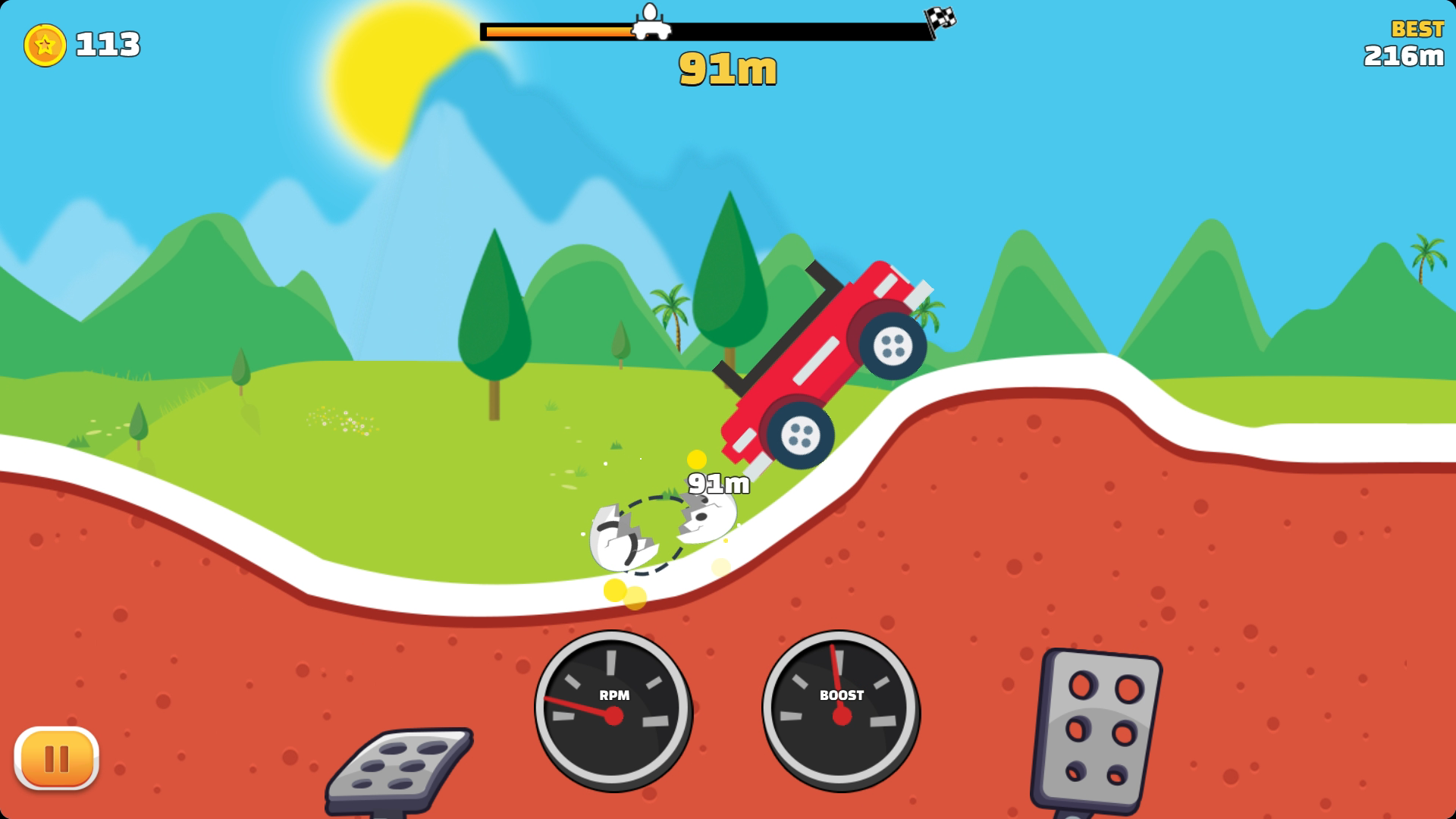Pause the game with the orange button
The width and height of the screenshot is (1456, 819).
click(x=57, y=758)
